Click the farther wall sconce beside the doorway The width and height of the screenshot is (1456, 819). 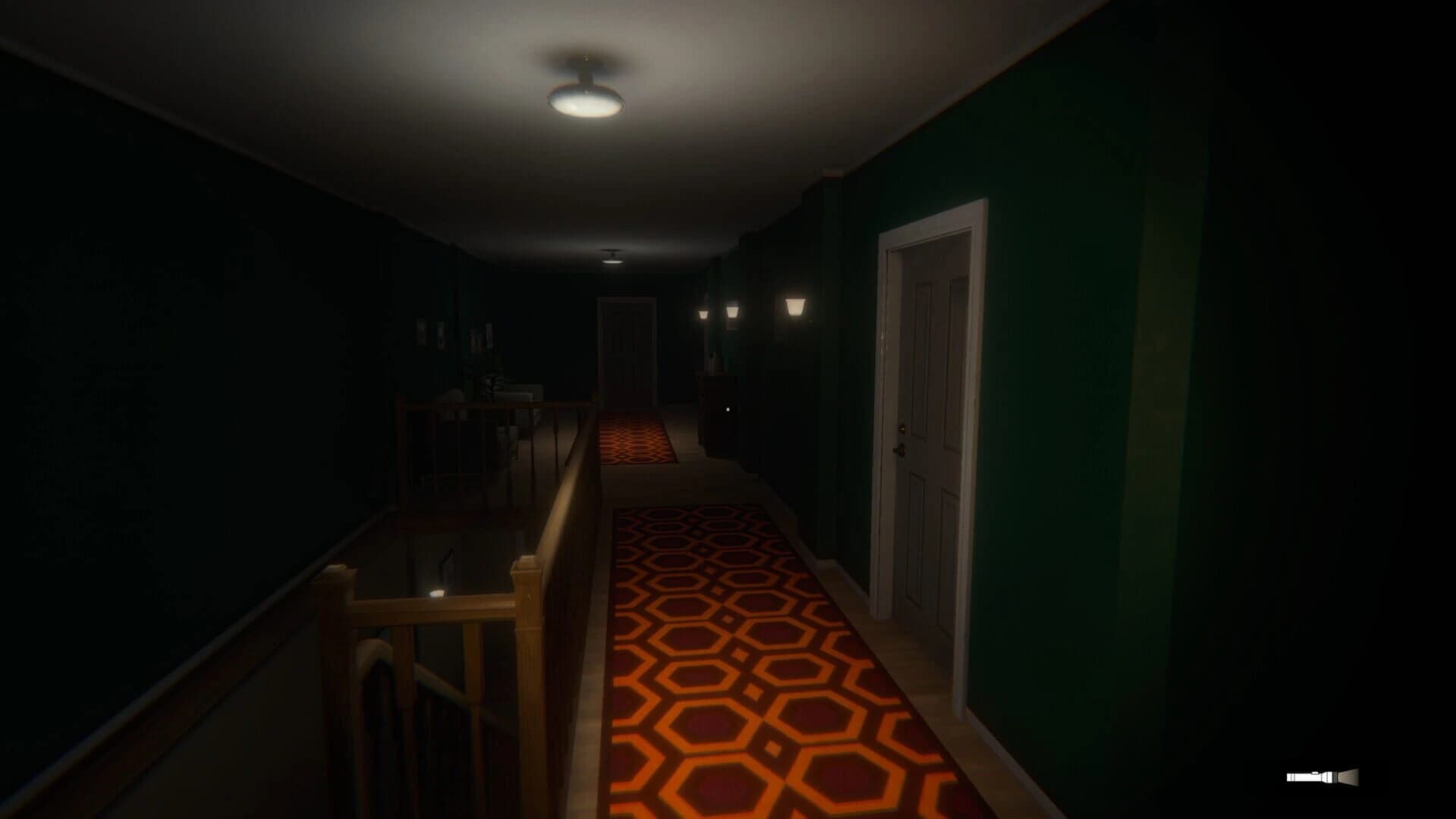(x=733, y=311)
